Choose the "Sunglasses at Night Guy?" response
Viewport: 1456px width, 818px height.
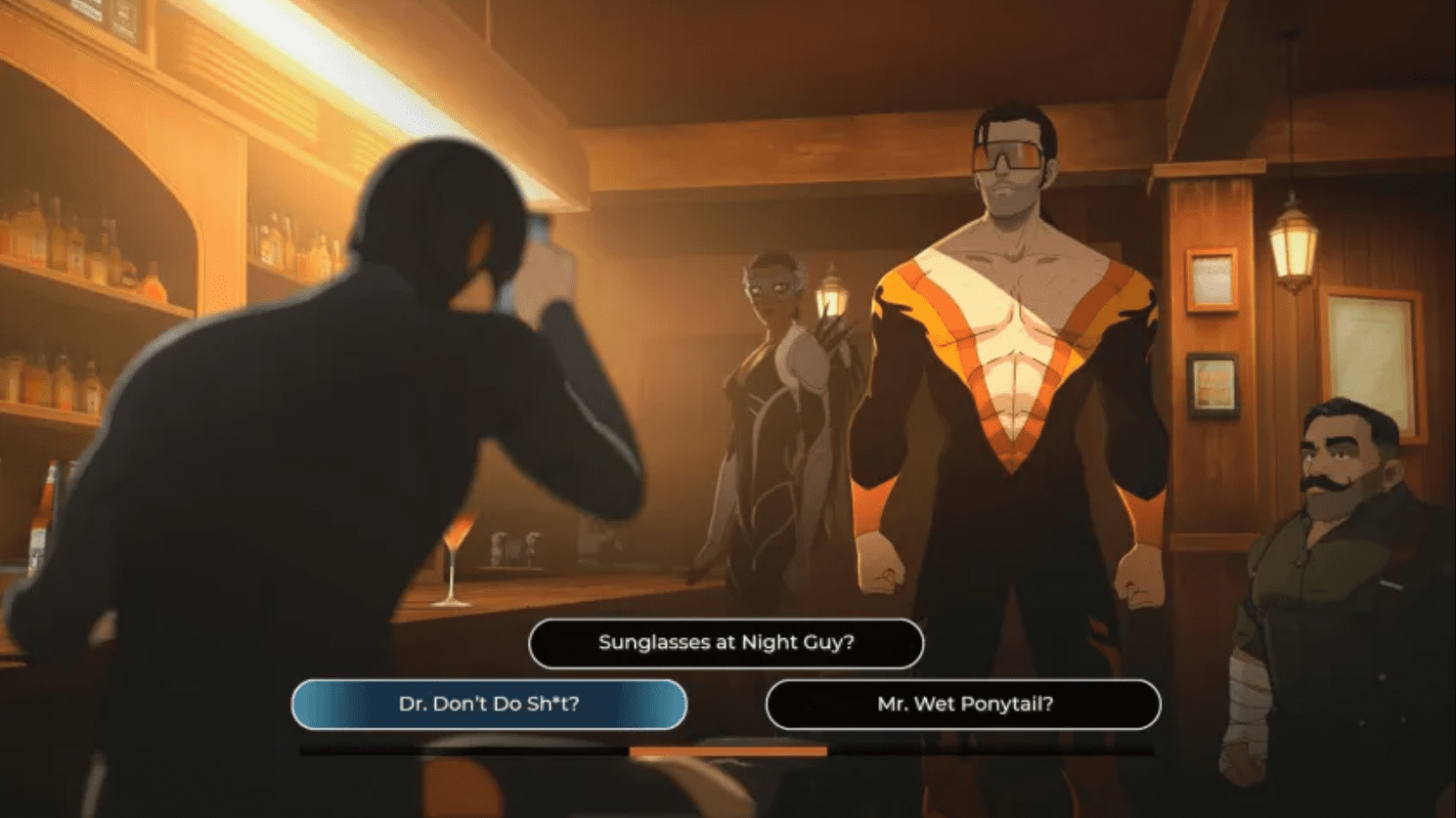click(727, 643)
